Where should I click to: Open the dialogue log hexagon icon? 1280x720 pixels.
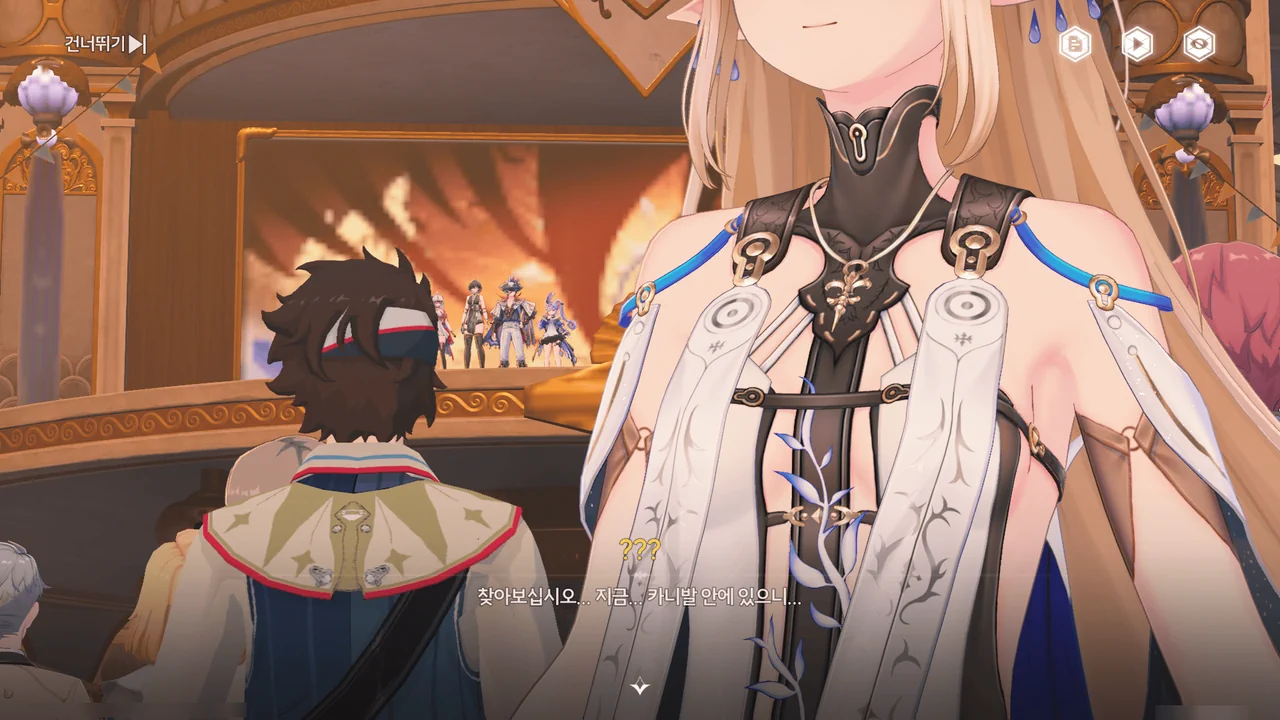(1075, 44)
